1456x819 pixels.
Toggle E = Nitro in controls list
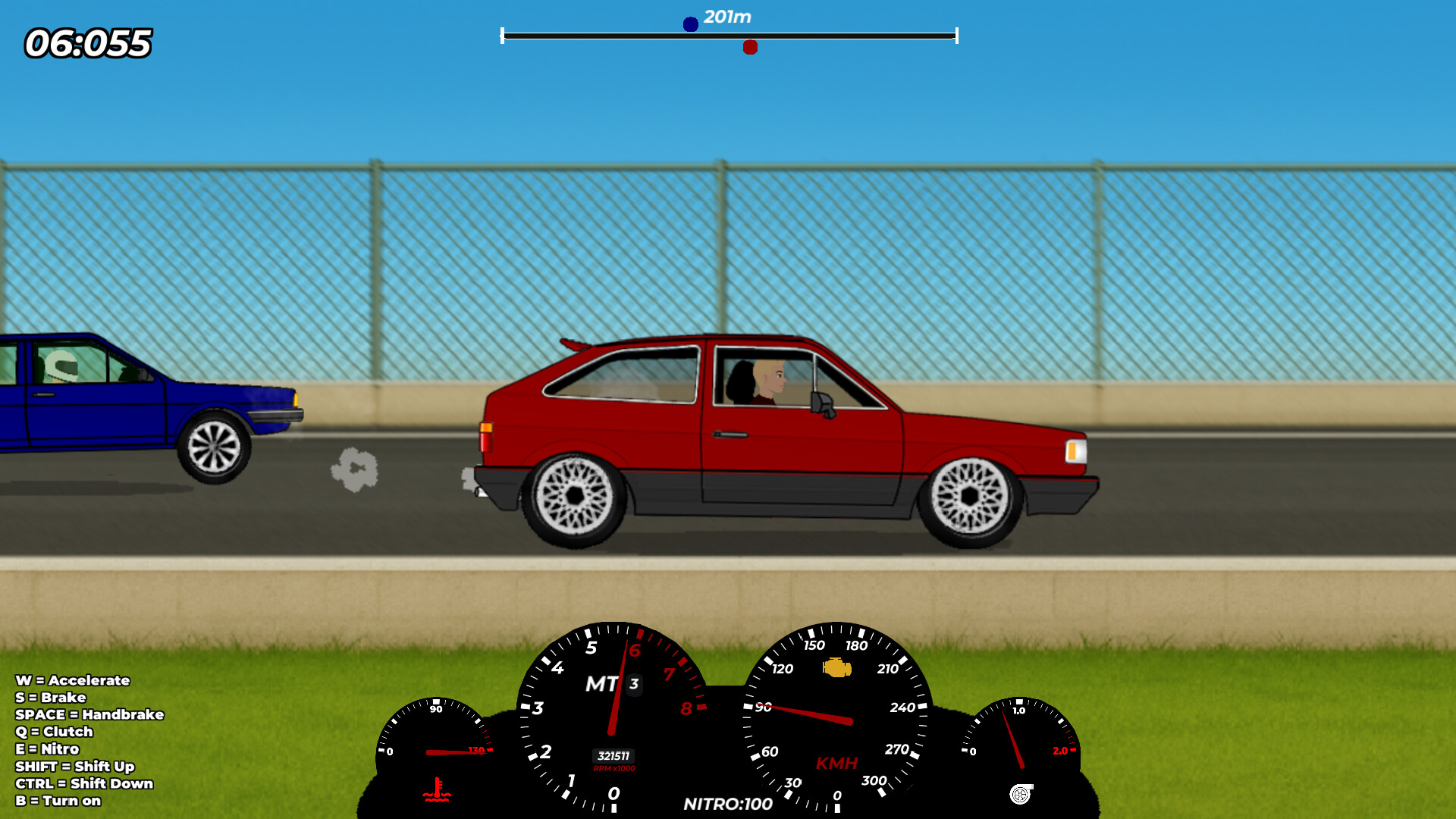(49, 748)
